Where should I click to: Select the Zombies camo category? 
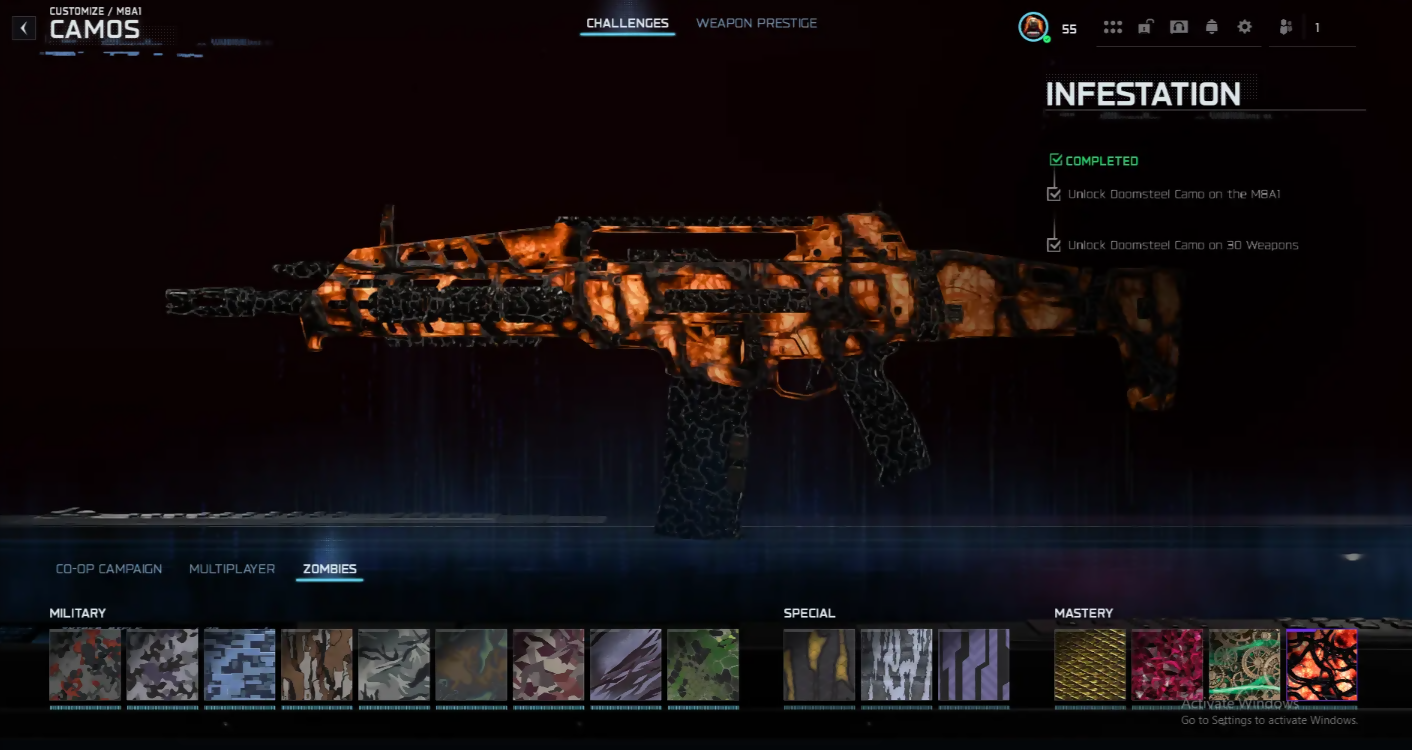click(329, 569)
